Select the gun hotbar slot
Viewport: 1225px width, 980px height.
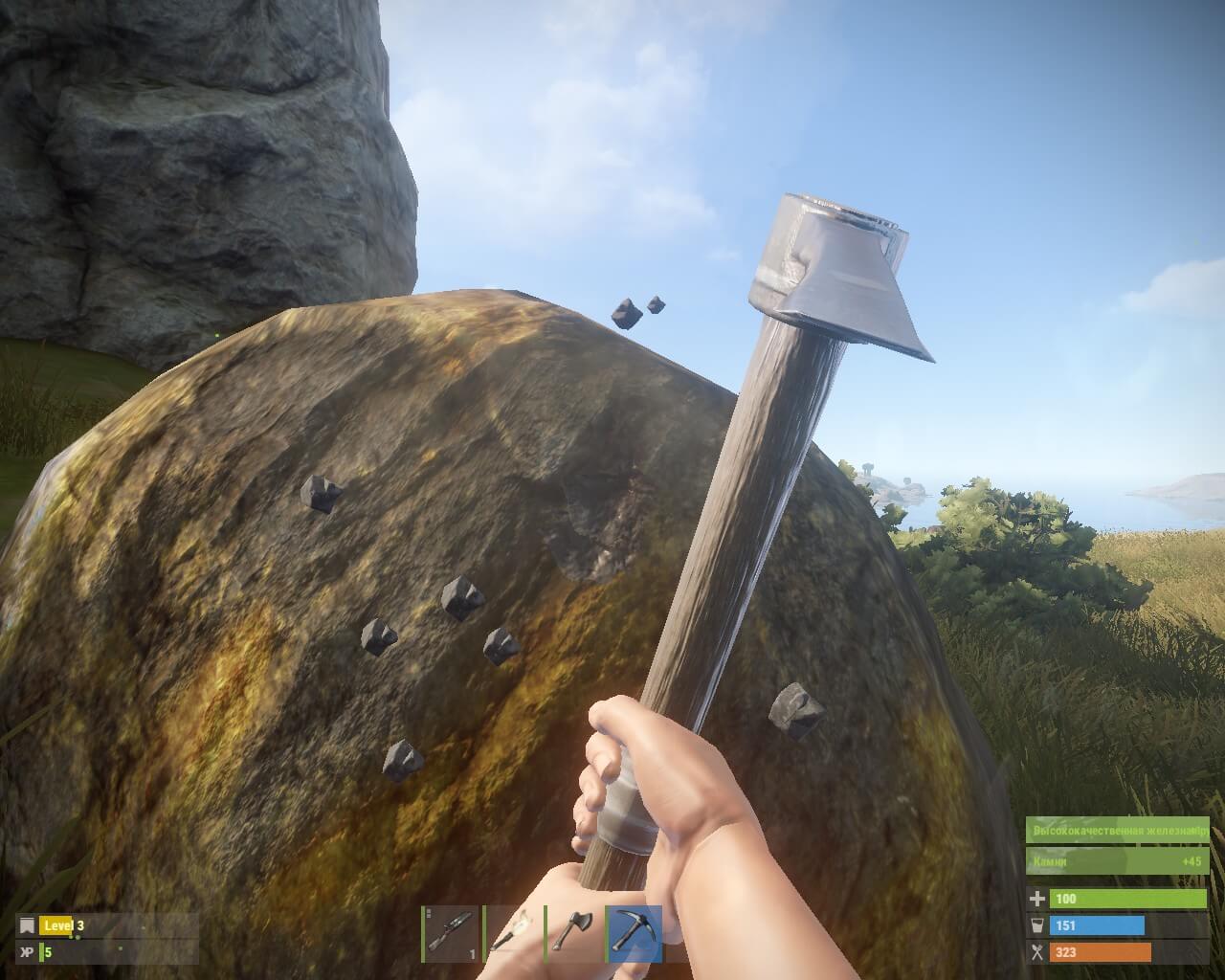tap(452, 933)
